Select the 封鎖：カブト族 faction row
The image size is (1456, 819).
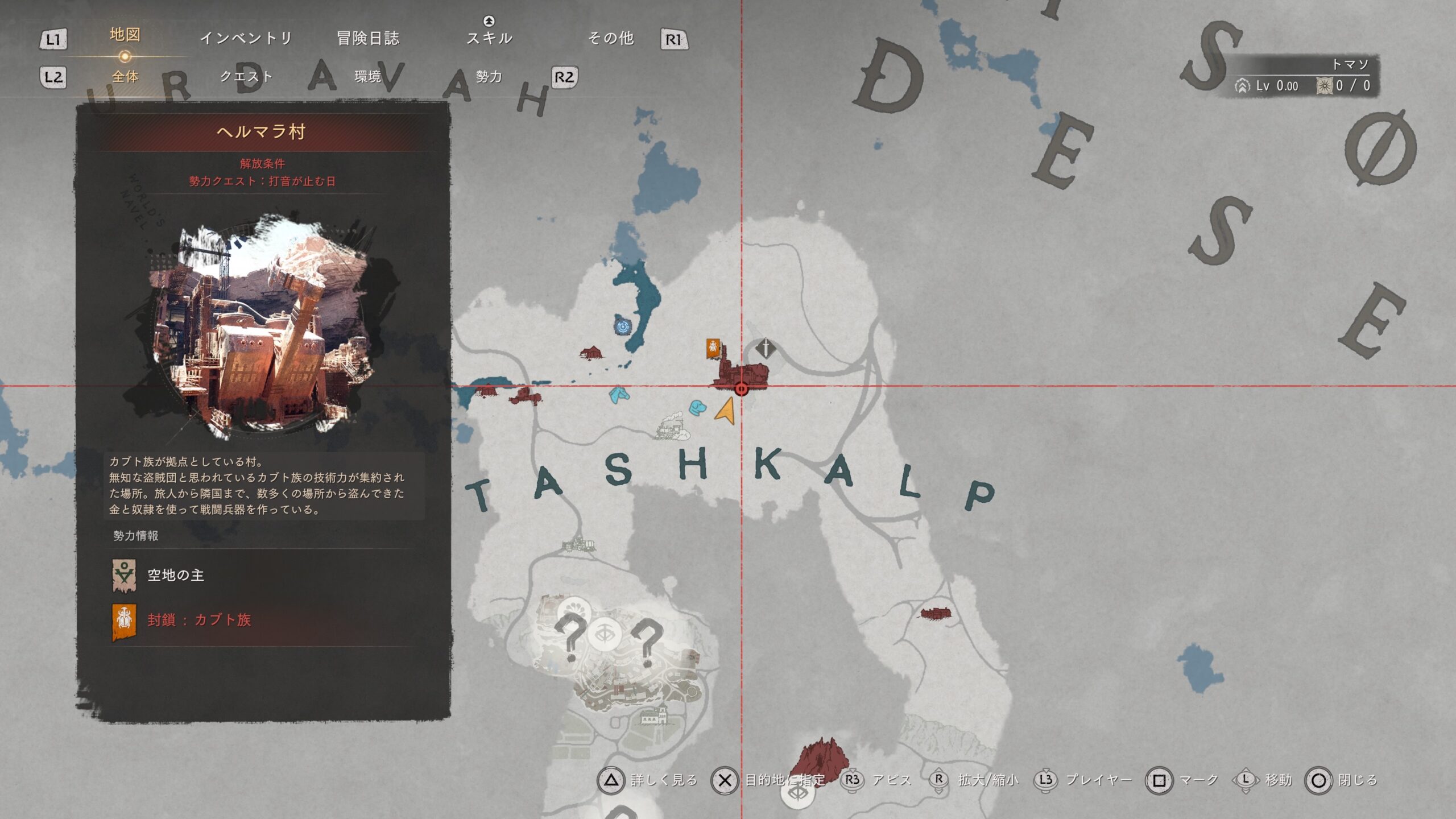coord(199,620)
